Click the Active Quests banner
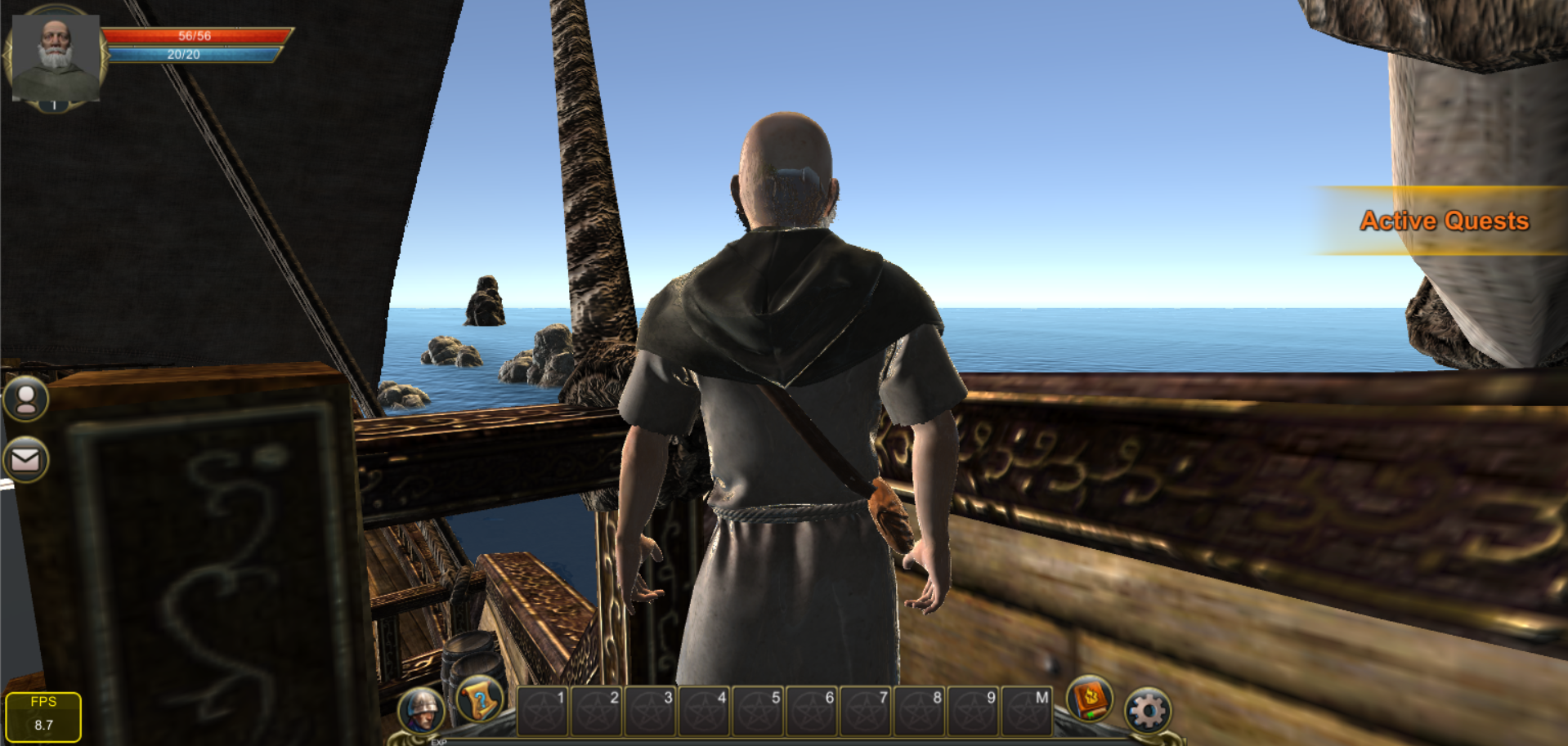The height and width of the screenshot is (746, 1568). pyautogui.click(x=1443, y=221)
